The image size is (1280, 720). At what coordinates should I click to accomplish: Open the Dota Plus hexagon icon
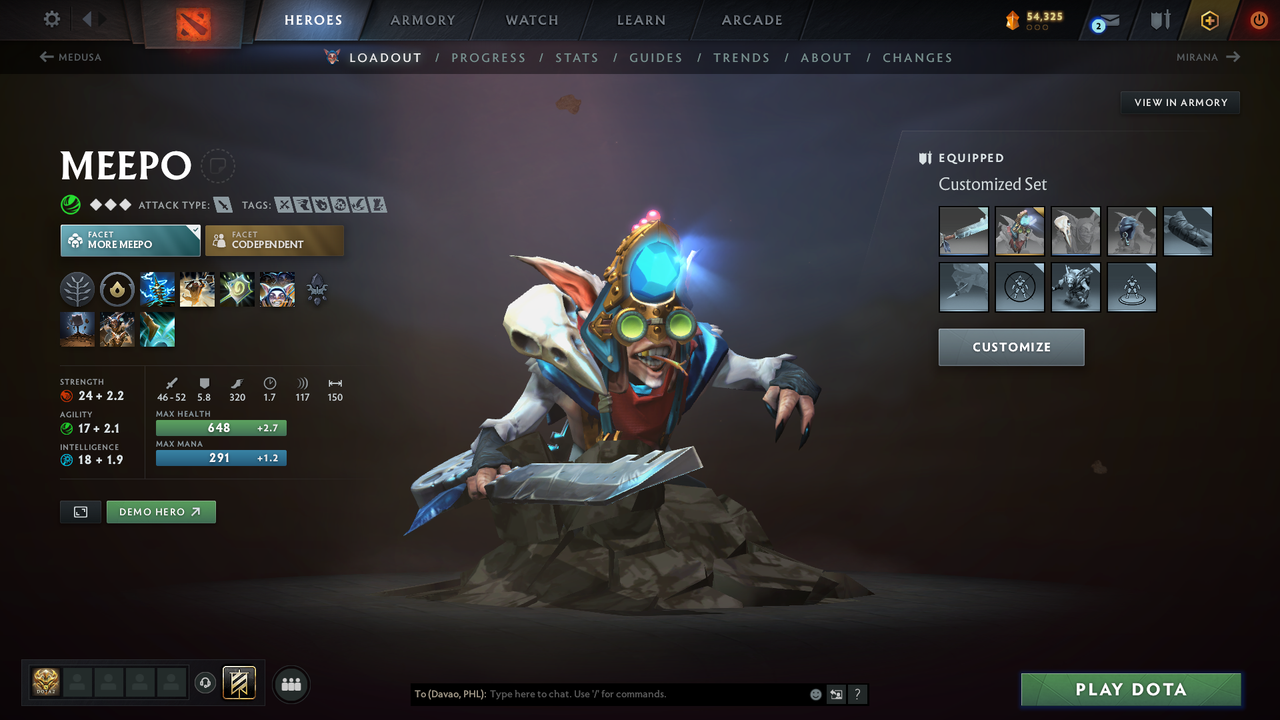(1209, 19)
